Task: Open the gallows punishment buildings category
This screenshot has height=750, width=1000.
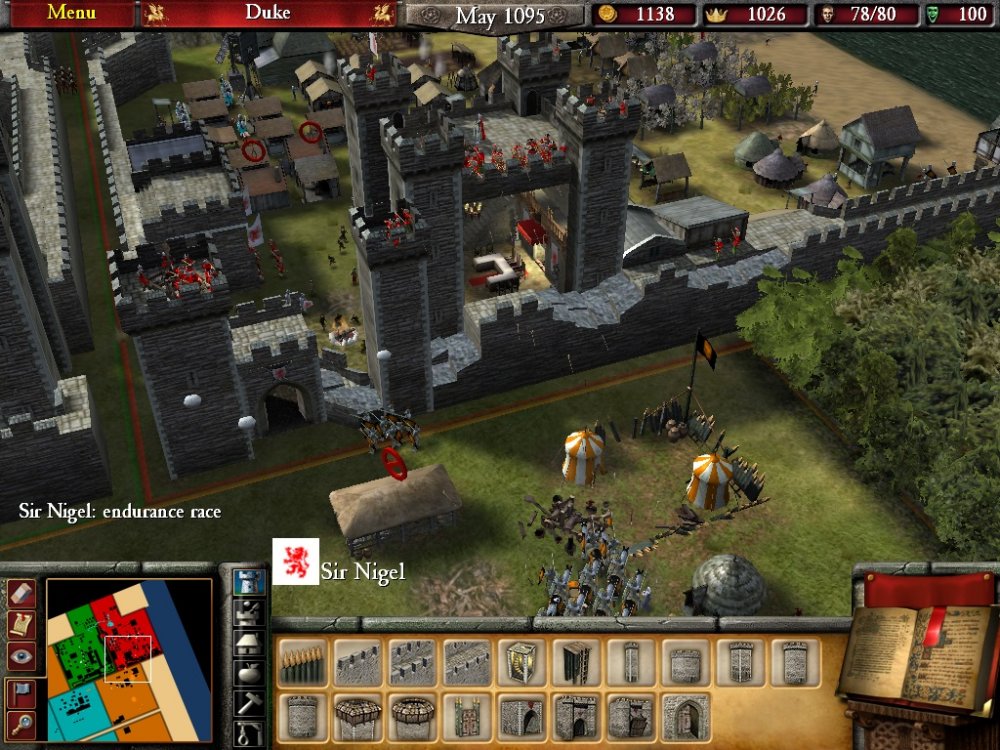Action: tap(248, 734)
